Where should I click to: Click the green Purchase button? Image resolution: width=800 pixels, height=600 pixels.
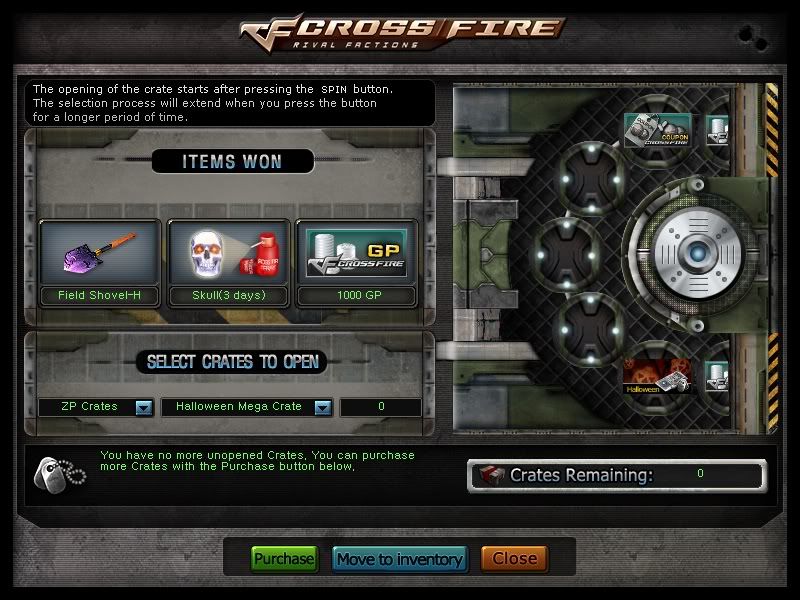tap(283, 559)
